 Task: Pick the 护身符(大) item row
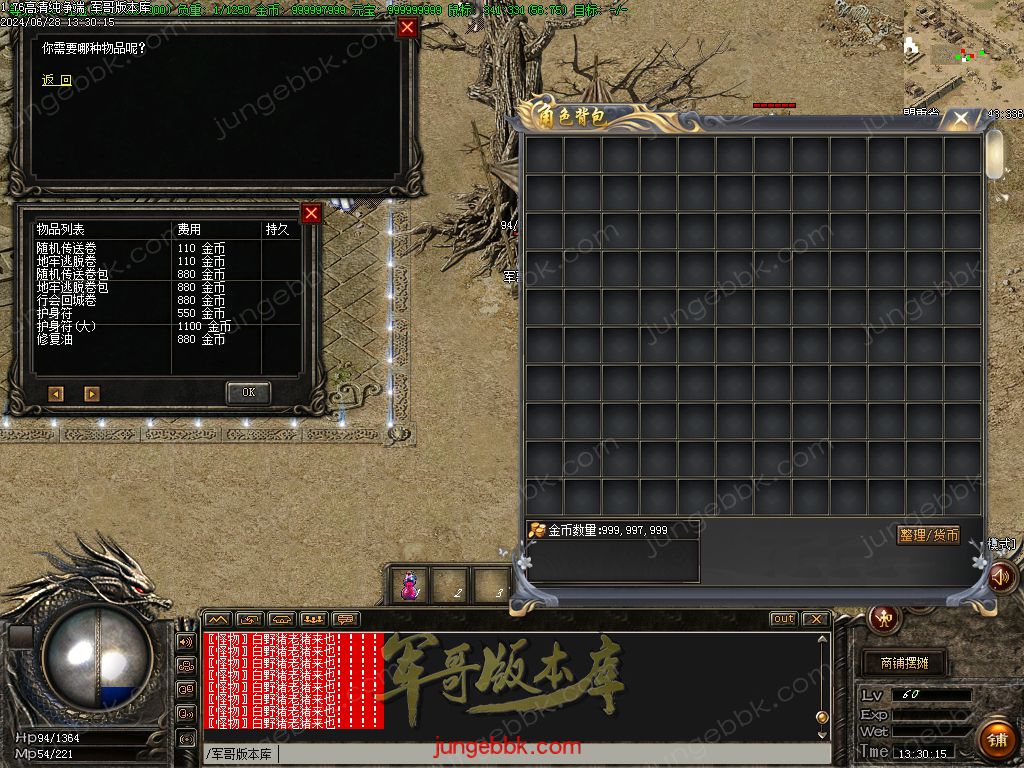(67, 326)
